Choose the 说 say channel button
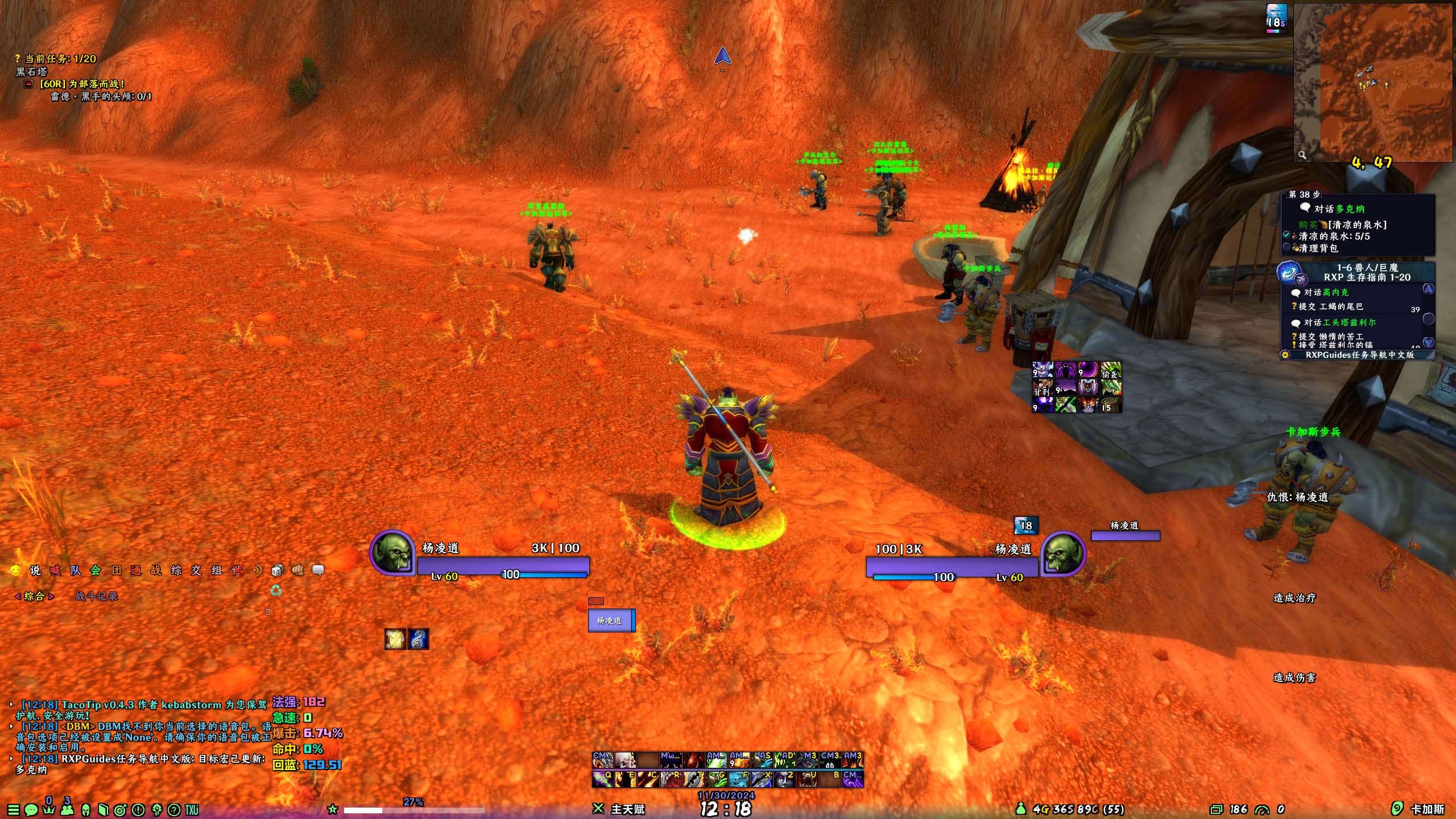The image size is (1456, 819). pos(35,570)
